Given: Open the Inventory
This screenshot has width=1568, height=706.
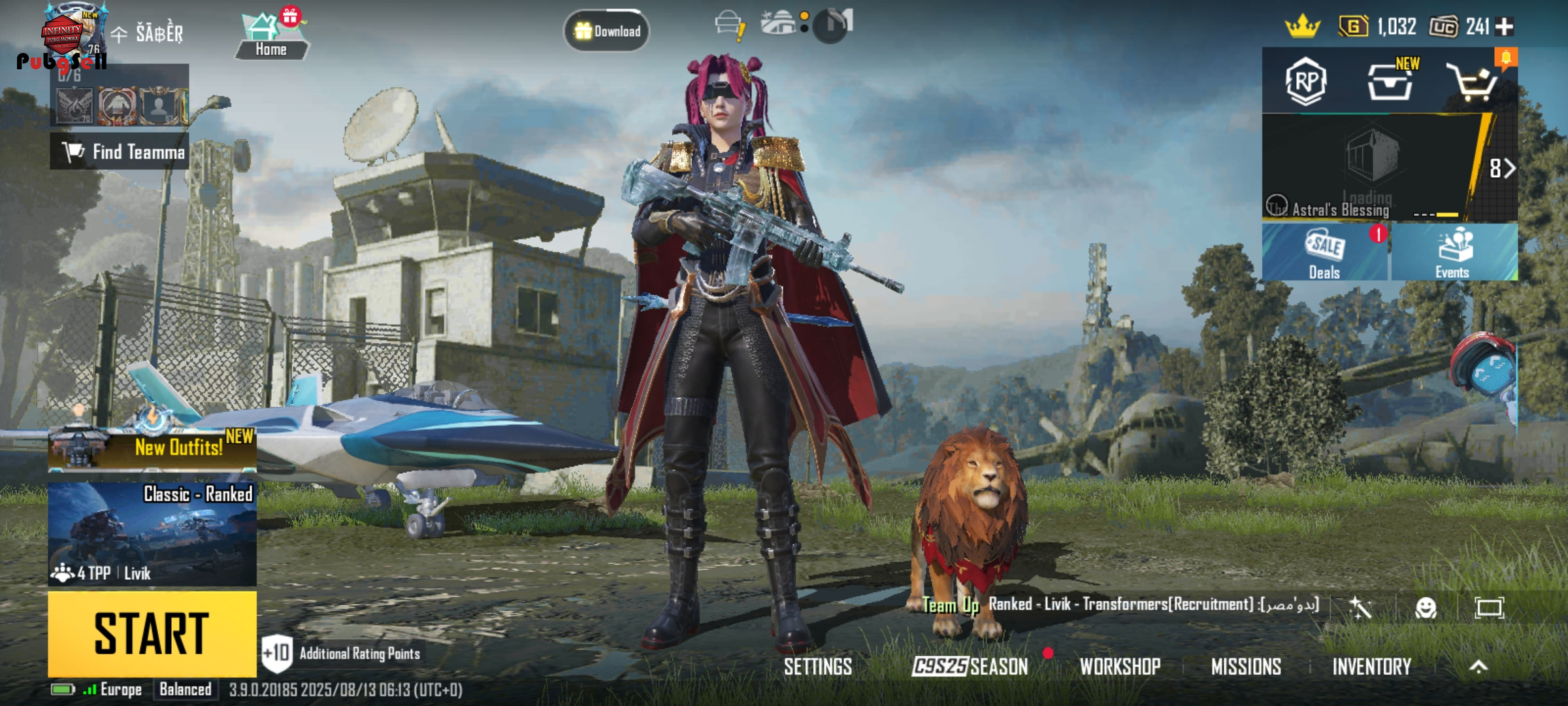Looking at the screenshot, I should (x=1371, y=667).
